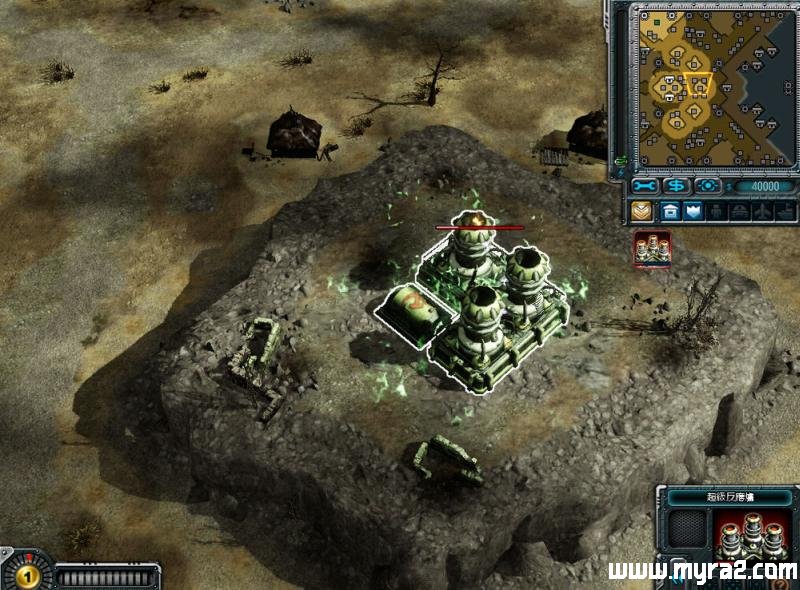Open the greyed-out ship tab
800x590 pixels.
click(785, 211)
